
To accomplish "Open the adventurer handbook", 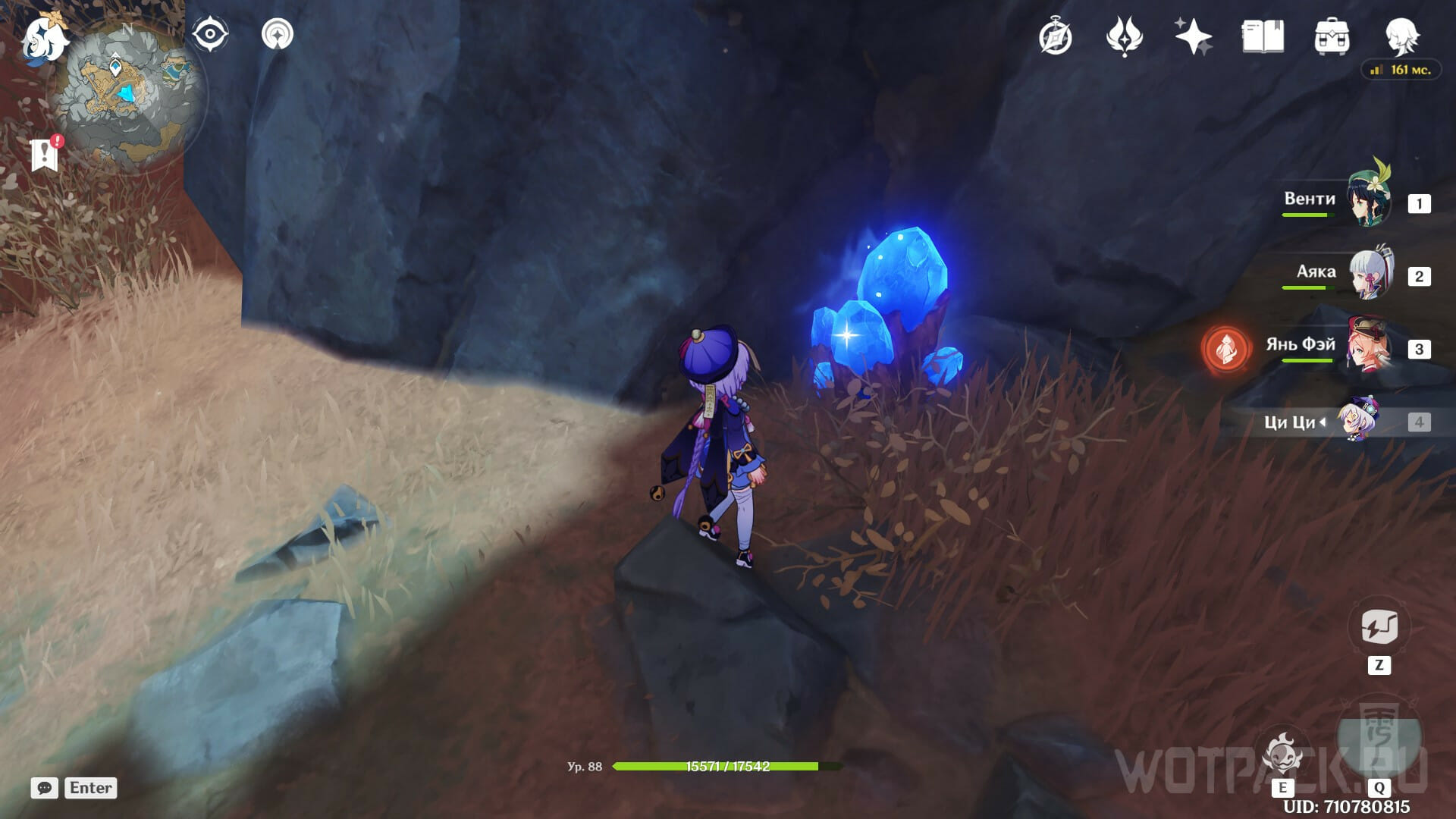I will tap(1263, 36).
